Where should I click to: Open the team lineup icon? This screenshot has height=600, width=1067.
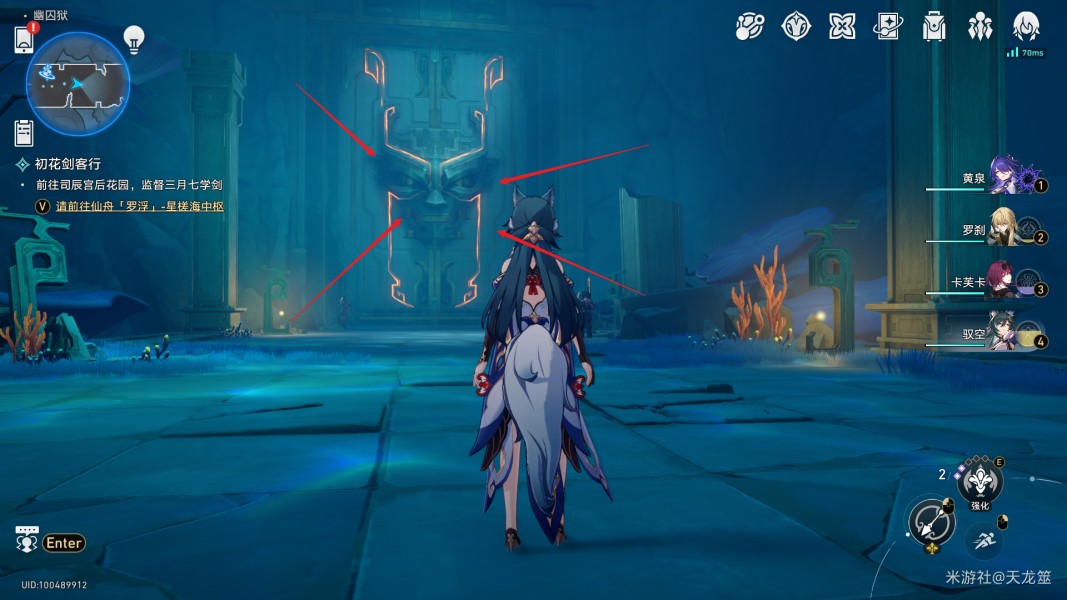(980, 27)
